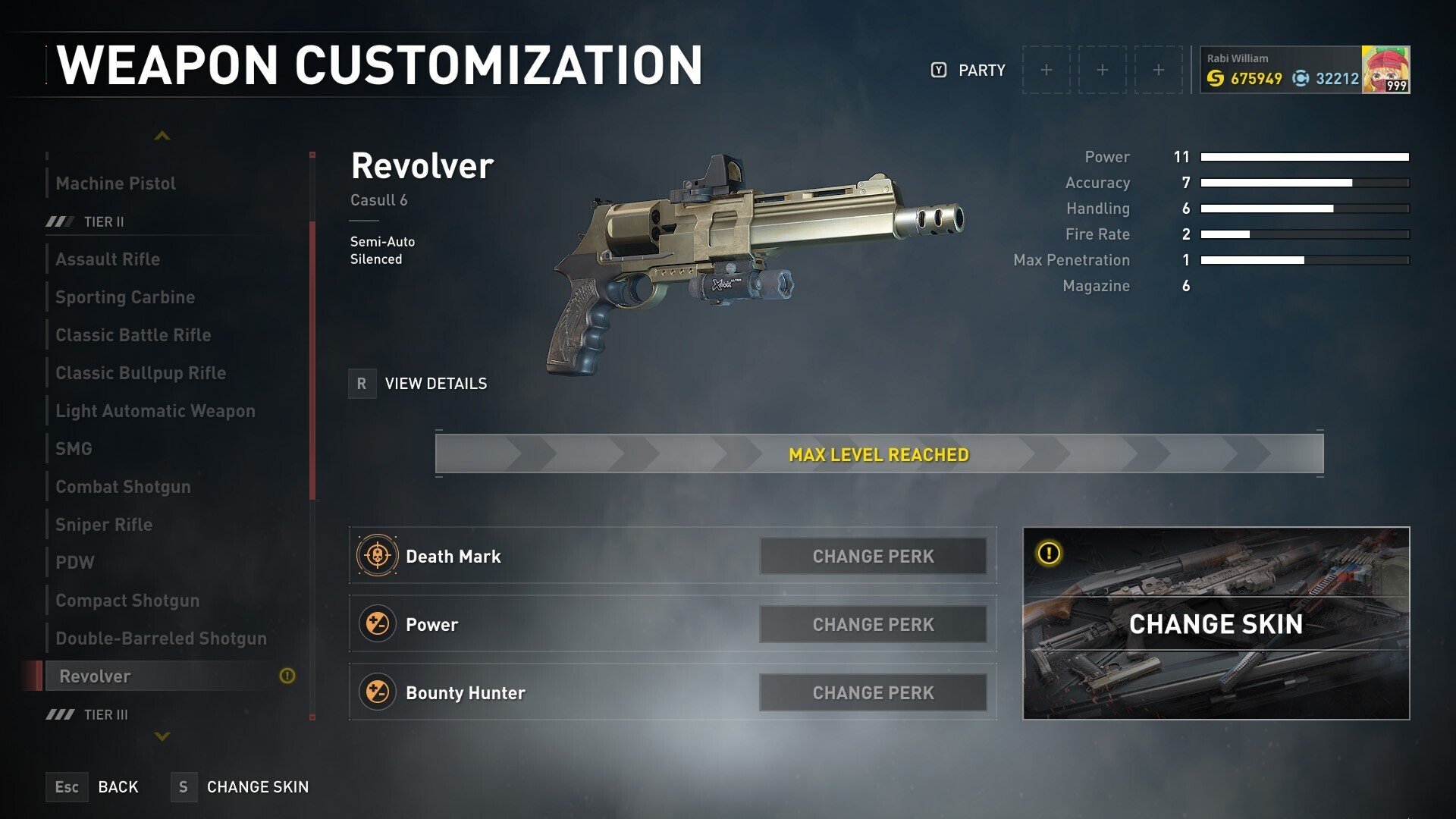The height and width of the screenshot is (819, 1456).
Task: Open the large Change Skin panel
Action: pos(1216,623)
